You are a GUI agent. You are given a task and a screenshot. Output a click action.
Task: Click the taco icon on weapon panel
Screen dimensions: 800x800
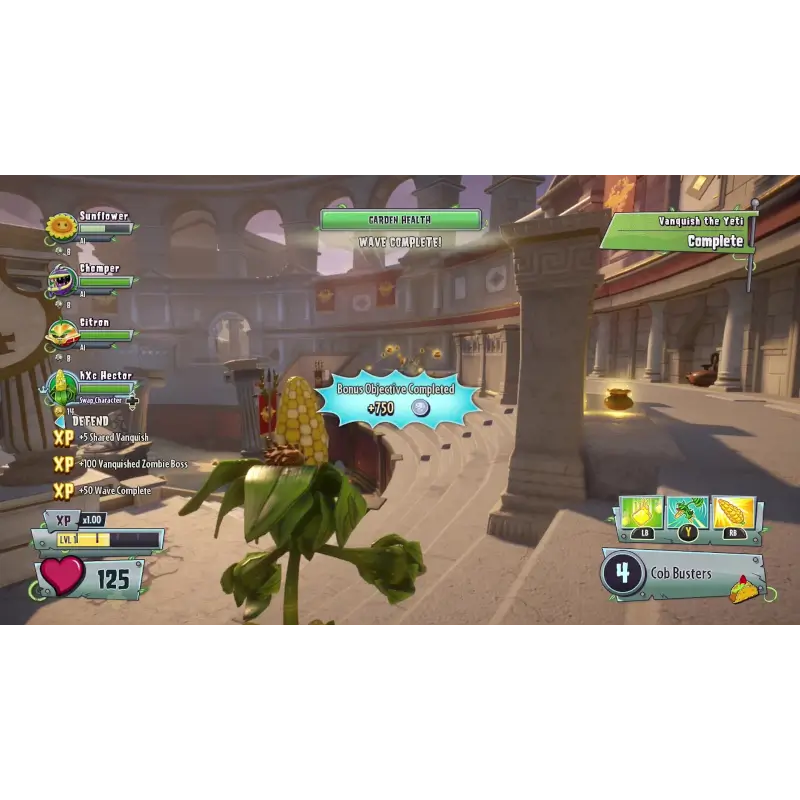click(x=743, y=590)
